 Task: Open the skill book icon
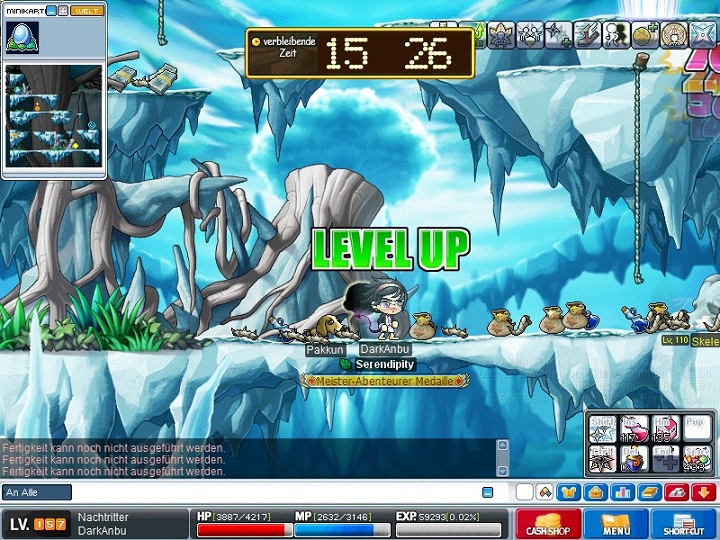click(649, 492)
